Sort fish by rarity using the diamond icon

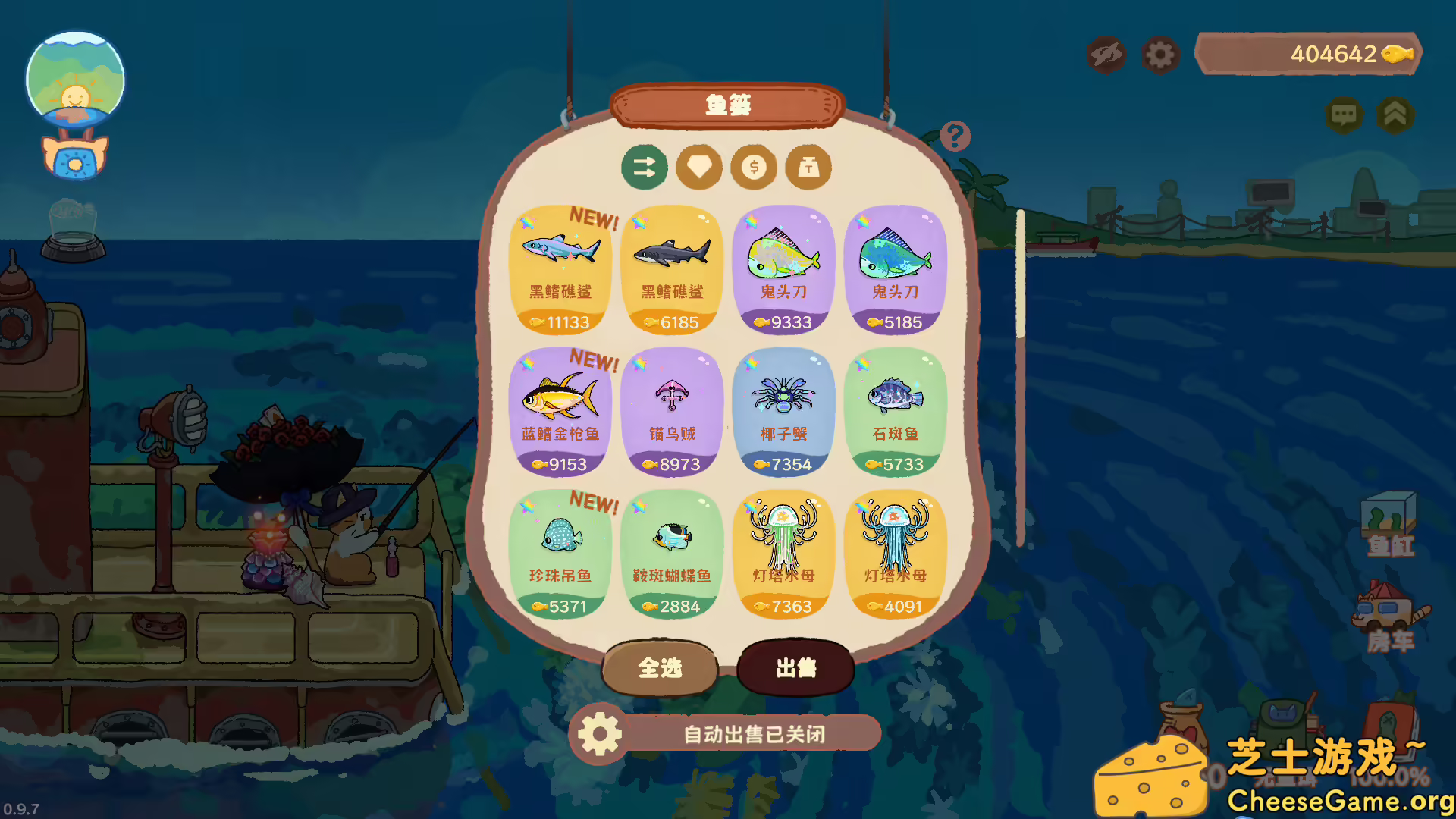pos(698,168)
